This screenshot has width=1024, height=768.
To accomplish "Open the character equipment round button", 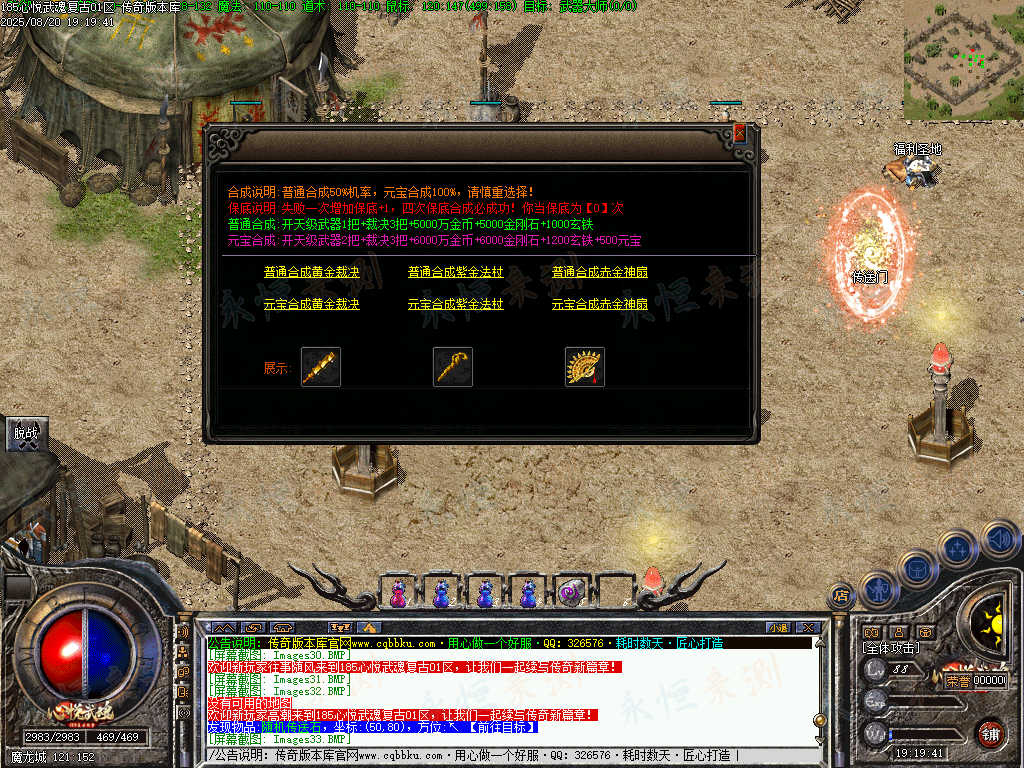I will click(x=877, y=589).
